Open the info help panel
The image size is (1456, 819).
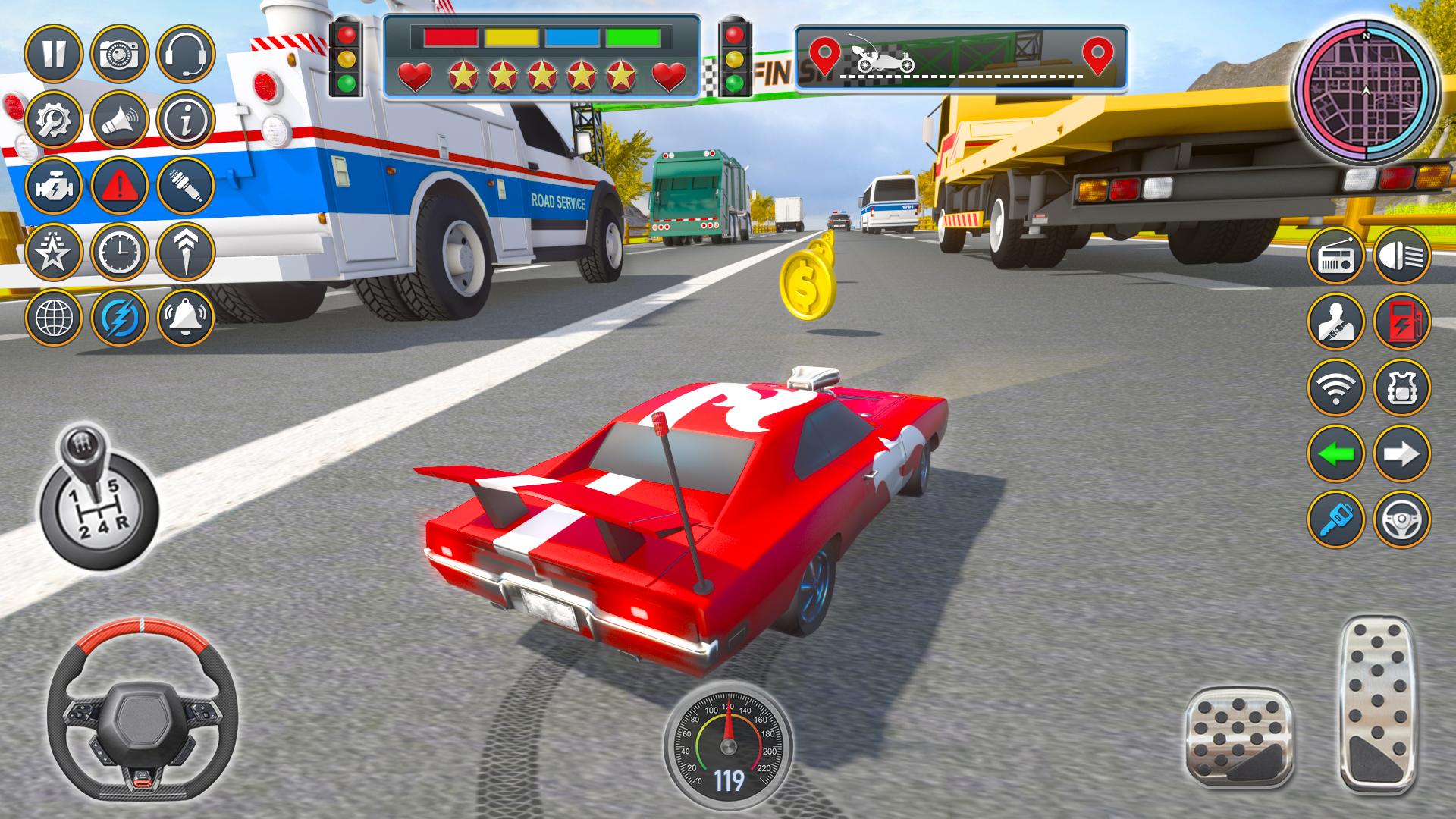point(184,120)
